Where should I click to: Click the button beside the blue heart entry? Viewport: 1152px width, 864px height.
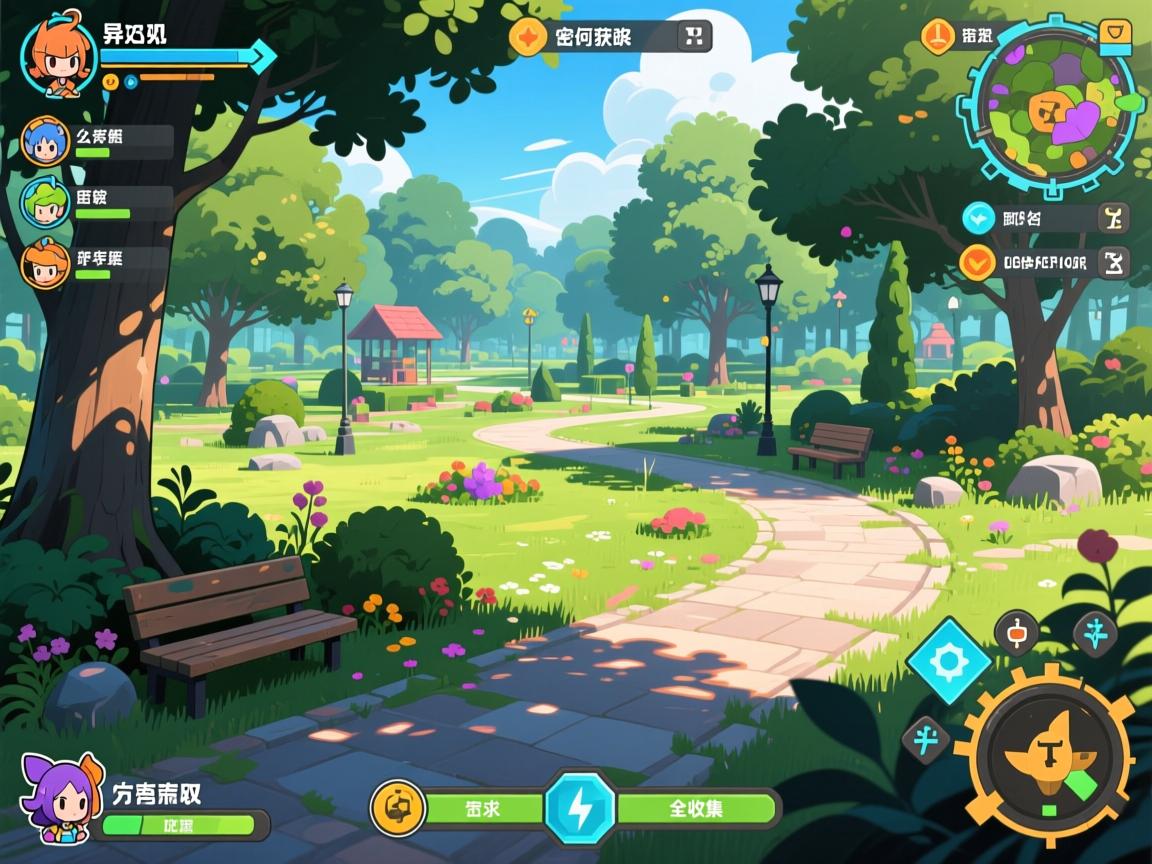(x=1113, y=217)
